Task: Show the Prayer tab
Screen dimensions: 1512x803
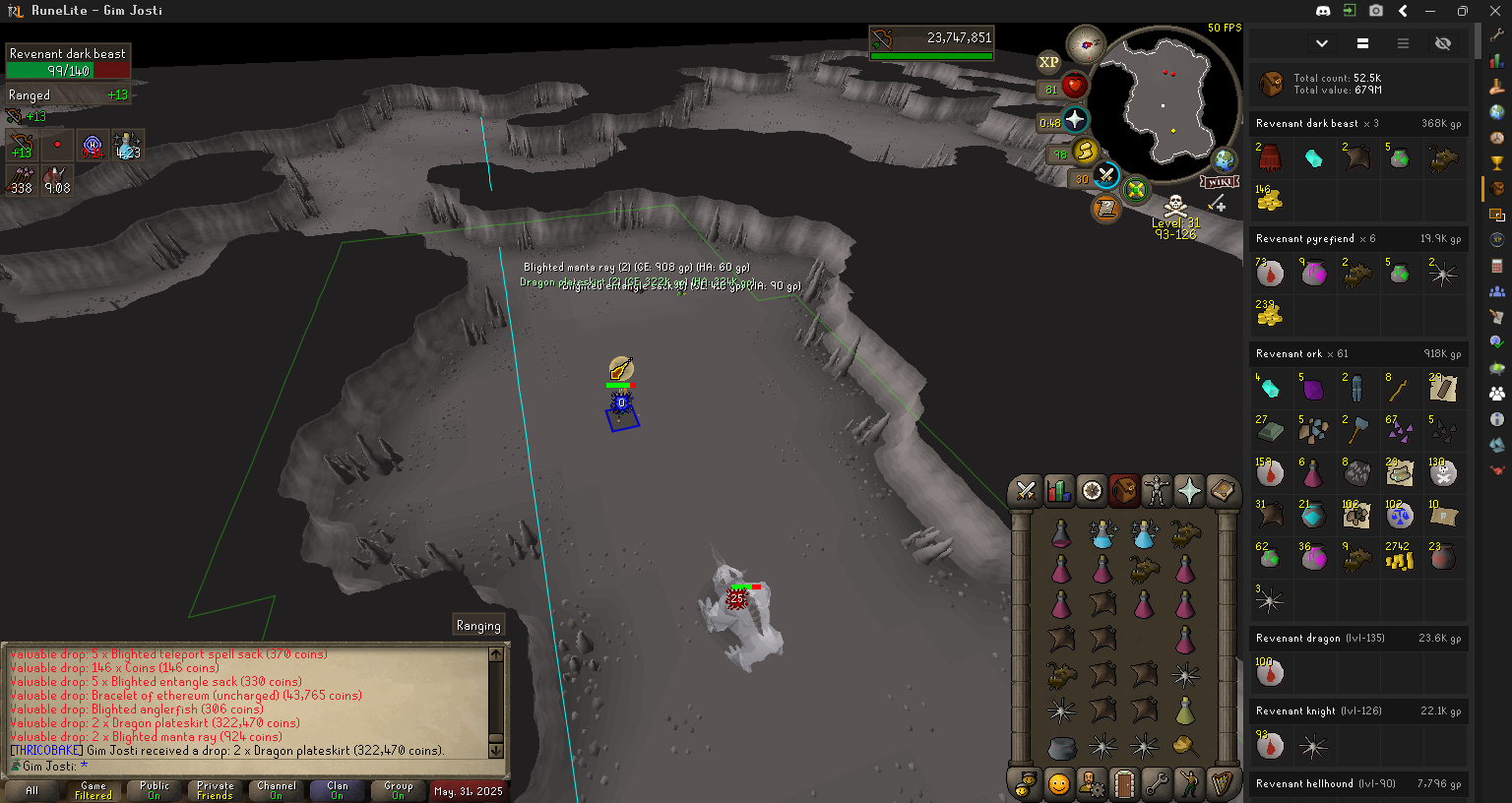Action: pyautogui.click(x=1189, y=490)
